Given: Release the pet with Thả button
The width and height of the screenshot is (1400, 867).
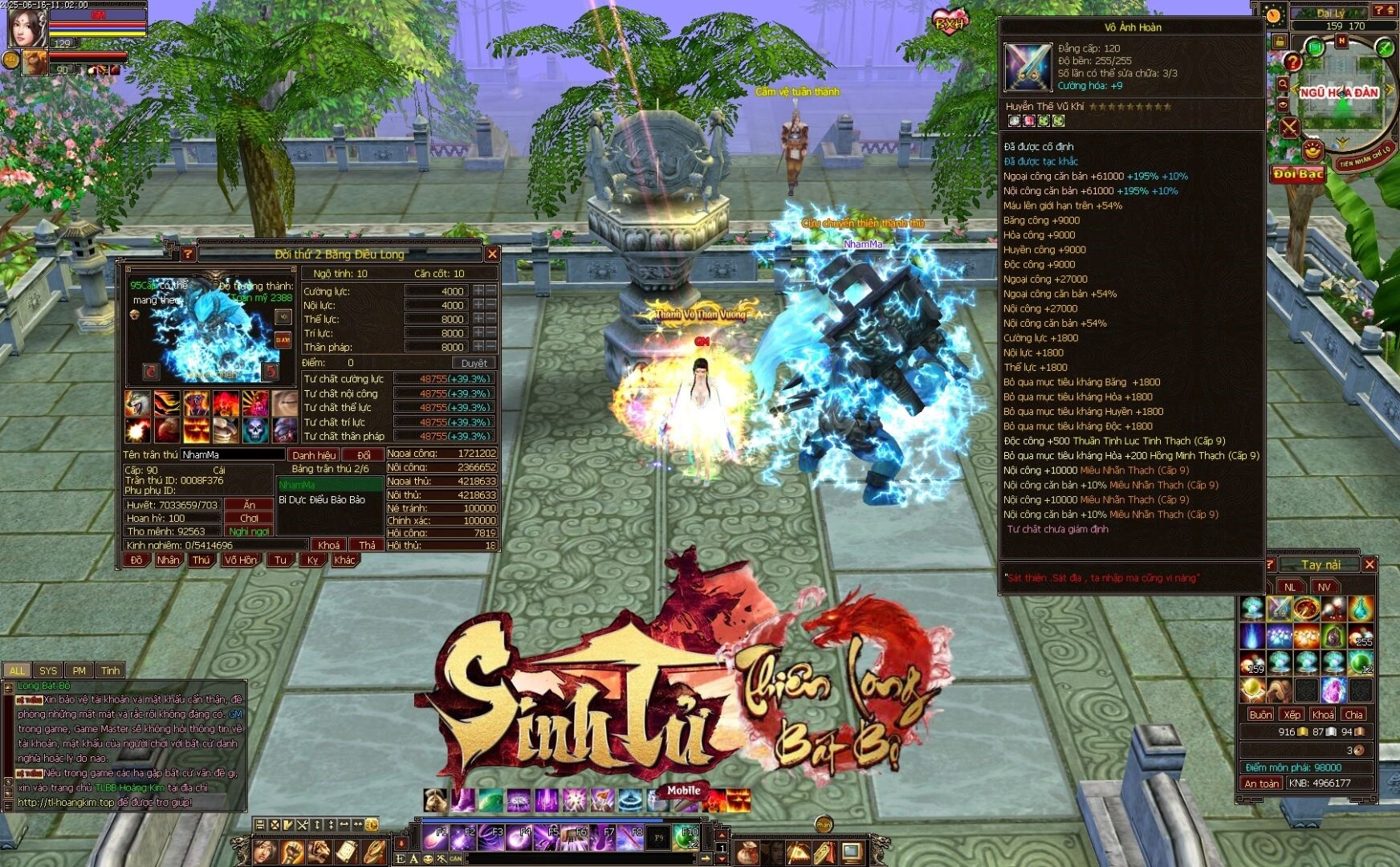Looking at the screenshot, I should [367, 545].
